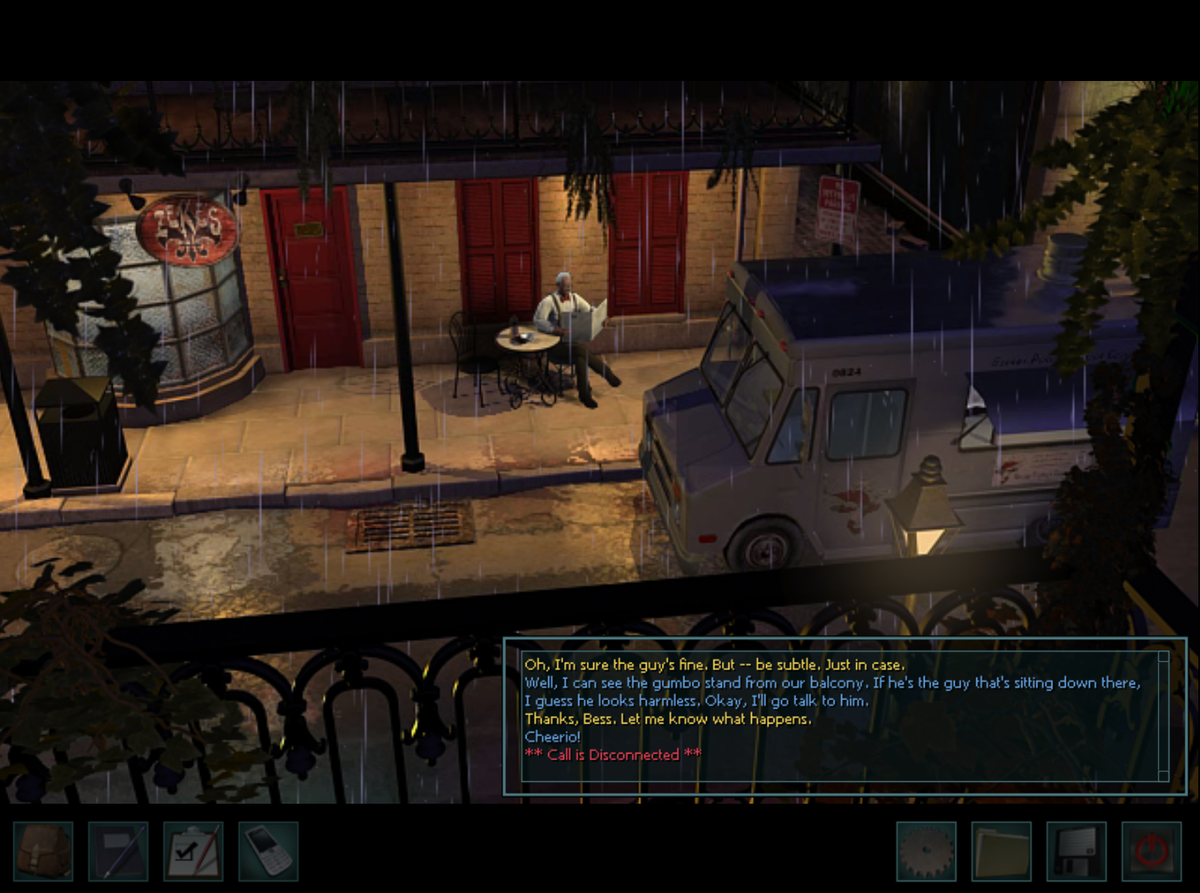Image resolution: width=1200 pixels, height=893 pixels.
Task: Open the gear settings menu
Action: click(x=926, y=851)
